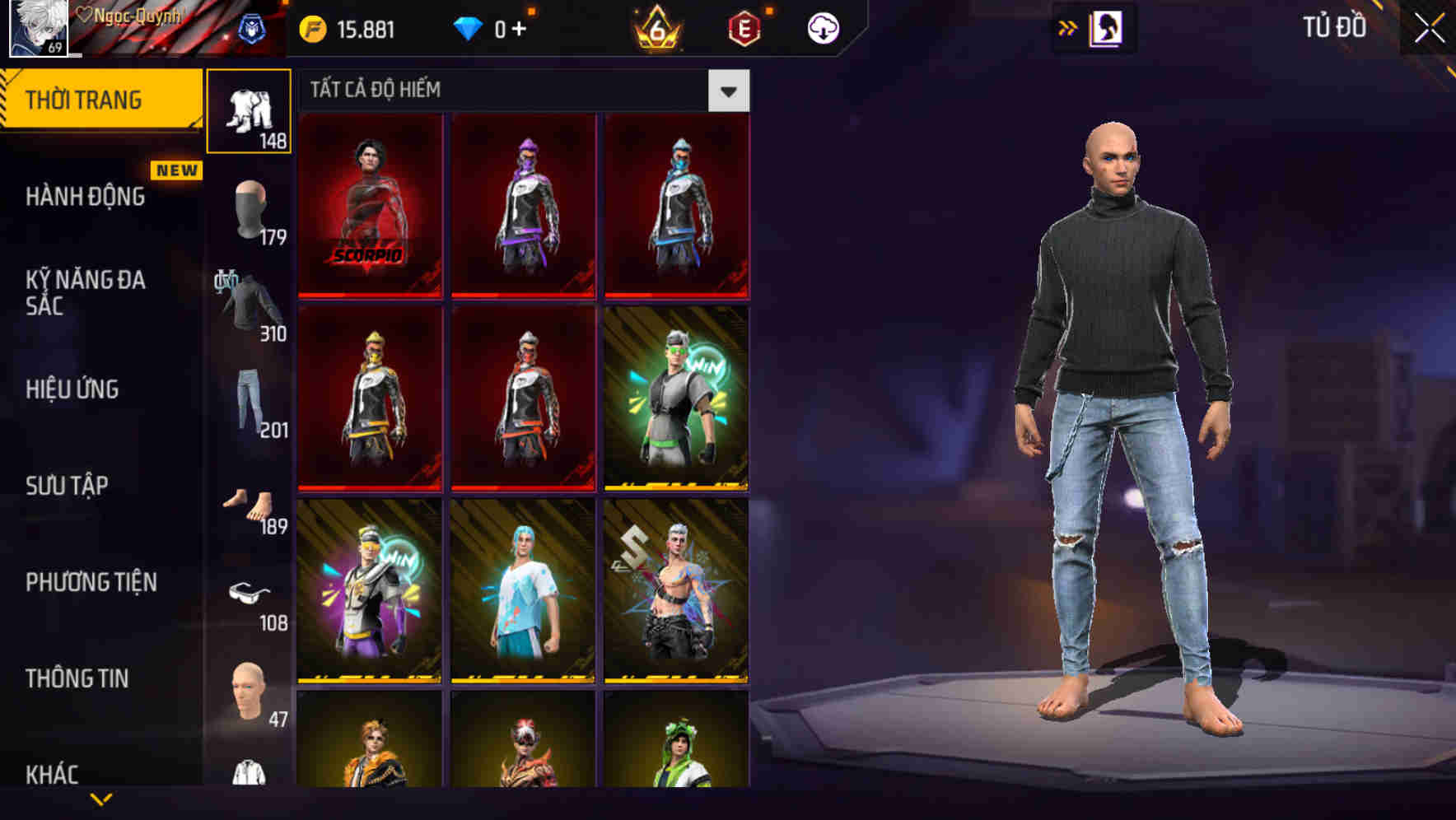1456x820 pixels.
Task: Click the download cloud icon in top bar
Action: coord(823,27)
